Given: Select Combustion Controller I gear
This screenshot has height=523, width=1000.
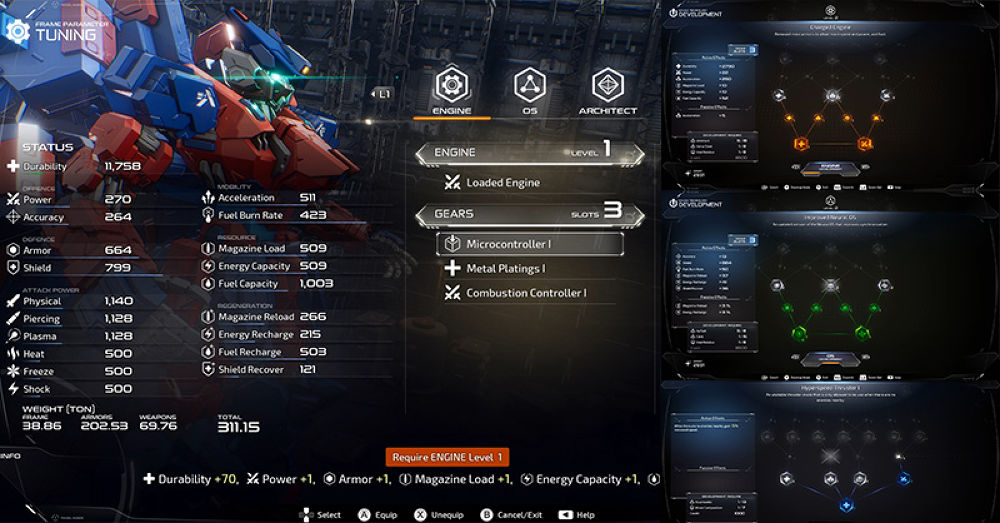Looking at the screenshot, I should click(x=525, y=293).
